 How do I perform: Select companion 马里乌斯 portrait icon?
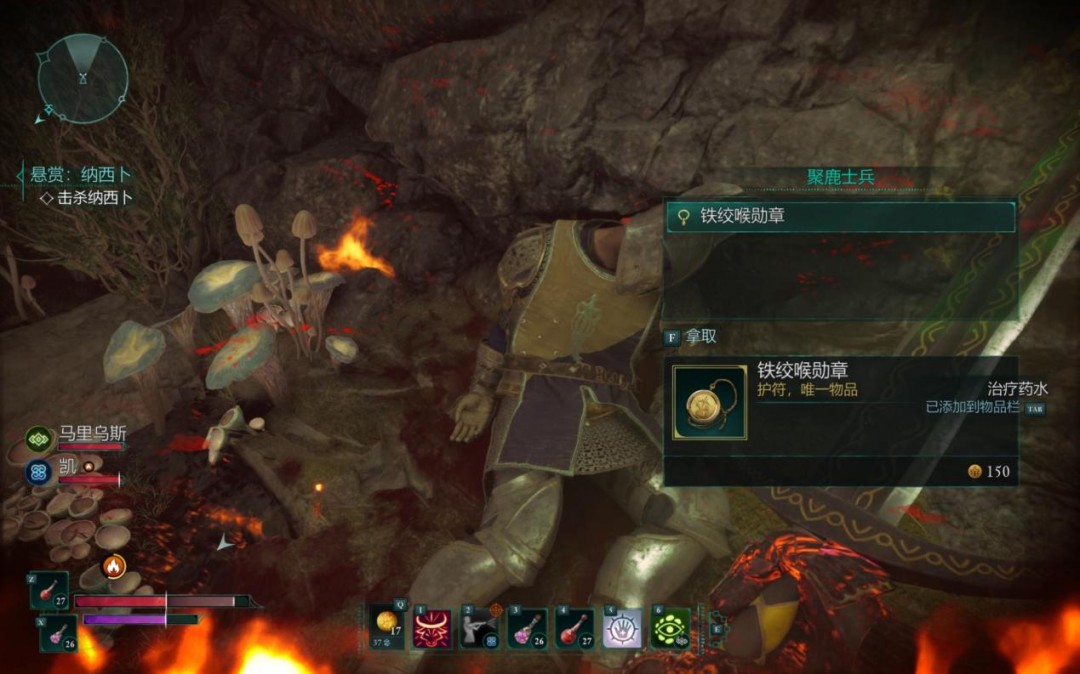tap(40, 438)
